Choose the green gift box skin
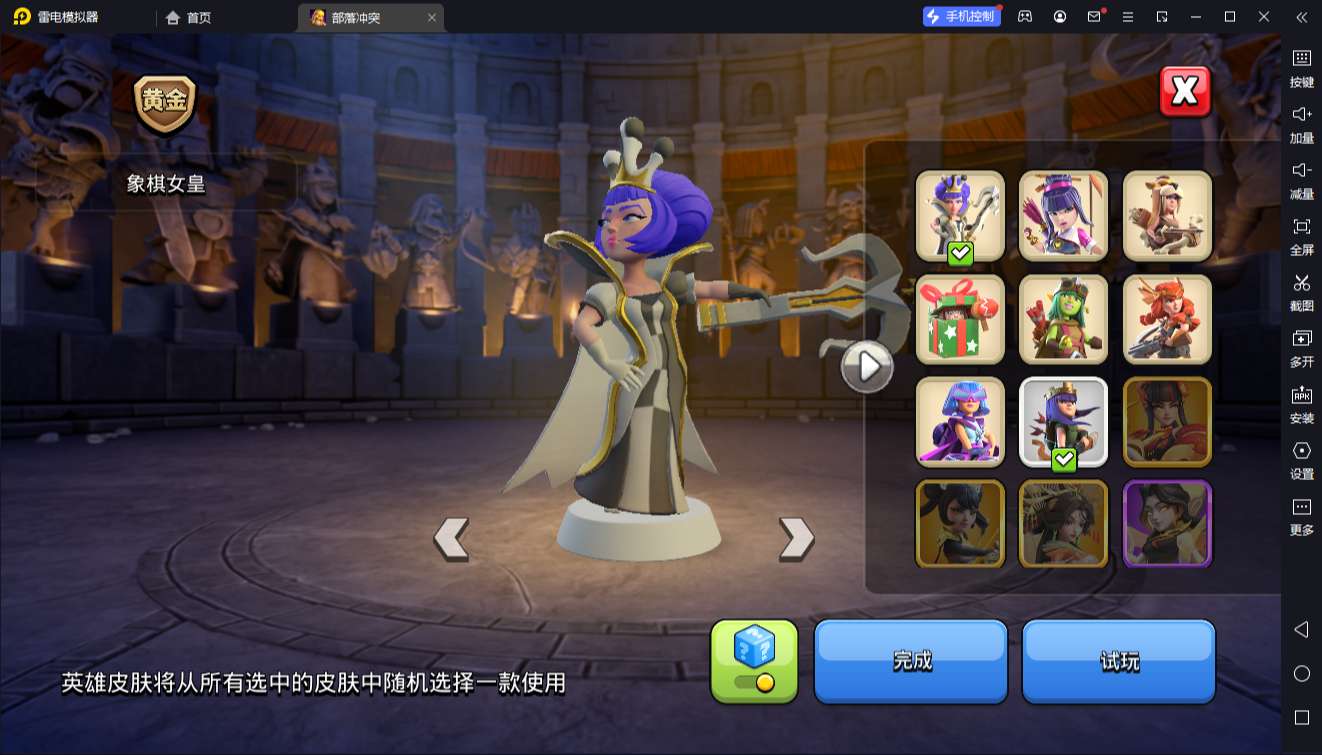Screen dimensions: 1322x755 coord(960,319)
